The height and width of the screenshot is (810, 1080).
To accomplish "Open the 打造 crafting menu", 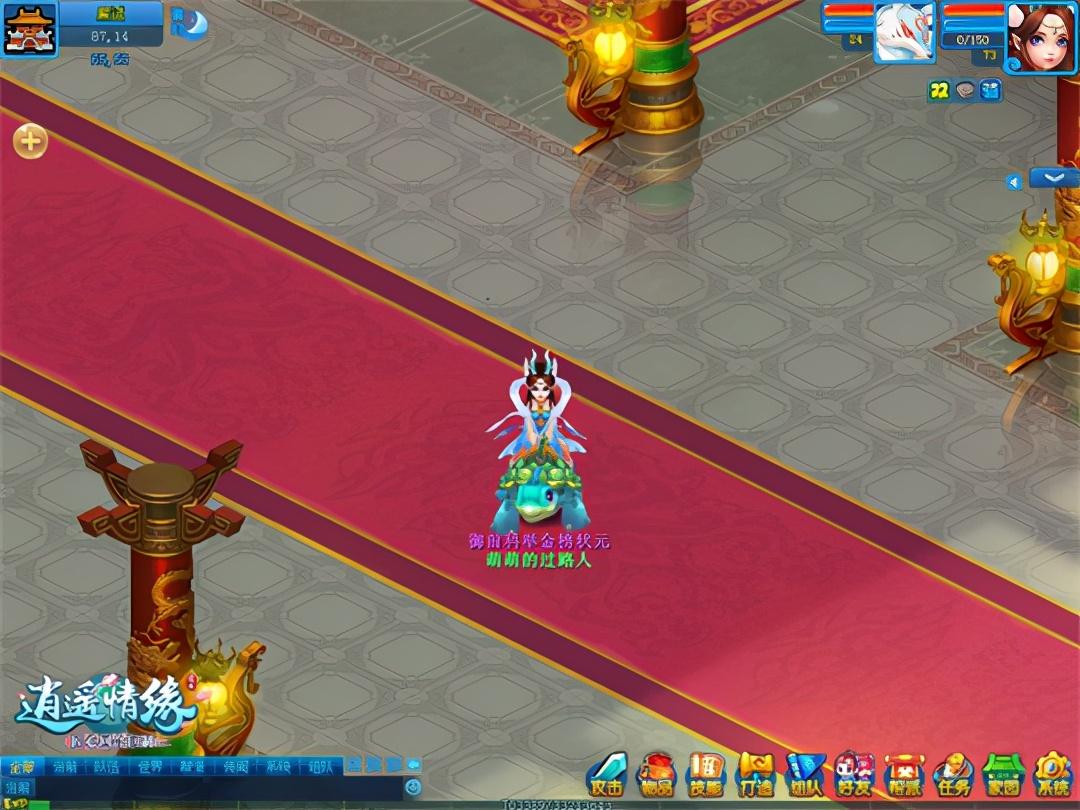I will pos(755,774).
